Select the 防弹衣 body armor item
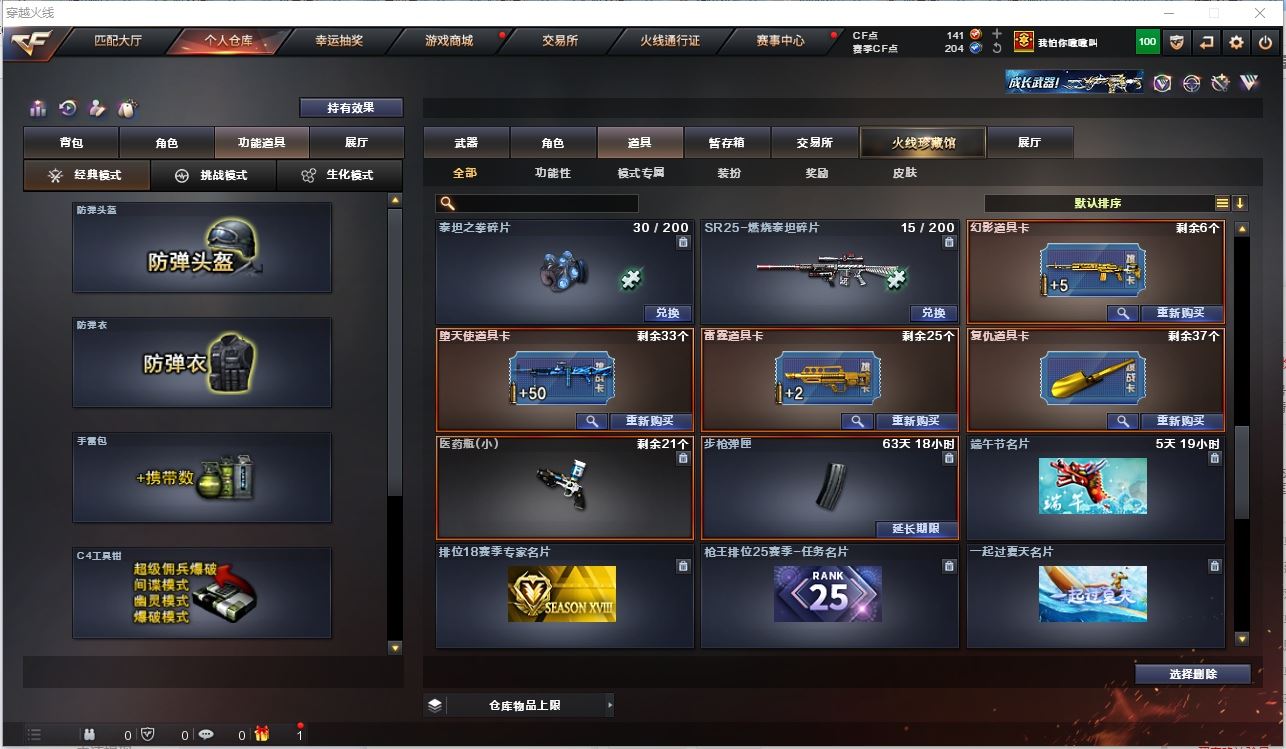 tap(201, 362)
